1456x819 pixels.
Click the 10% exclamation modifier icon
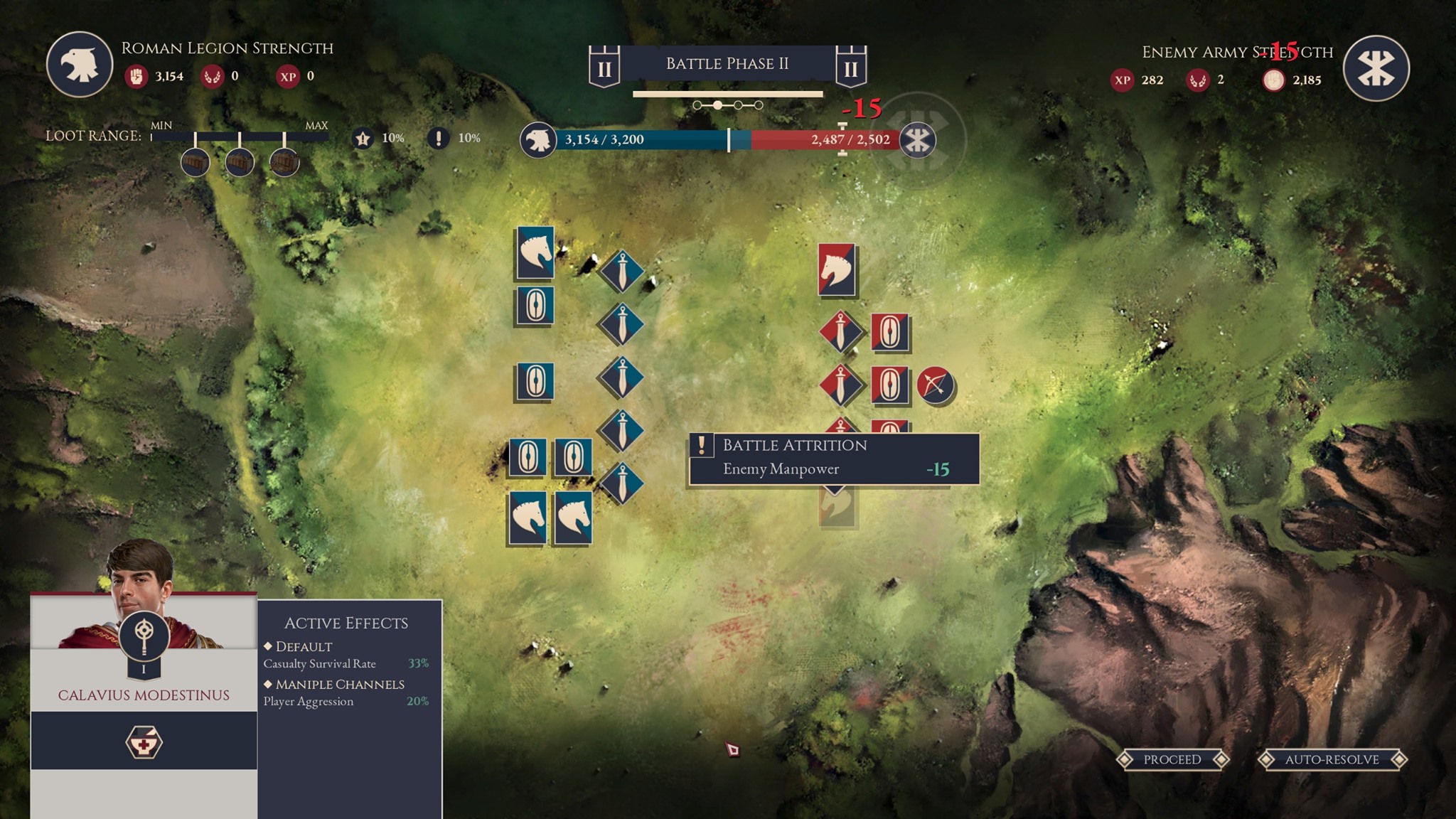click(439, 138)
